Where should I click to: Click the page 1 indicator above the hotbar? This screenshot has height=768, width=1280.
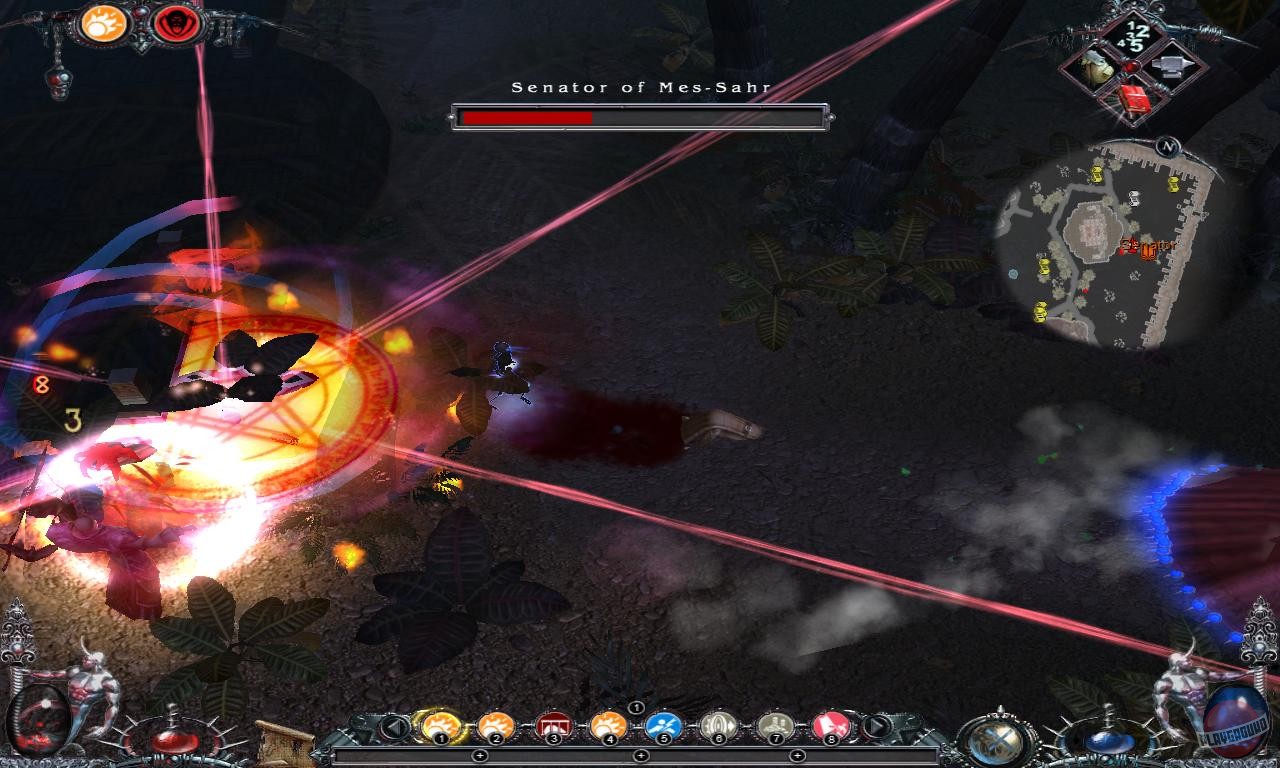click(636, 707)
